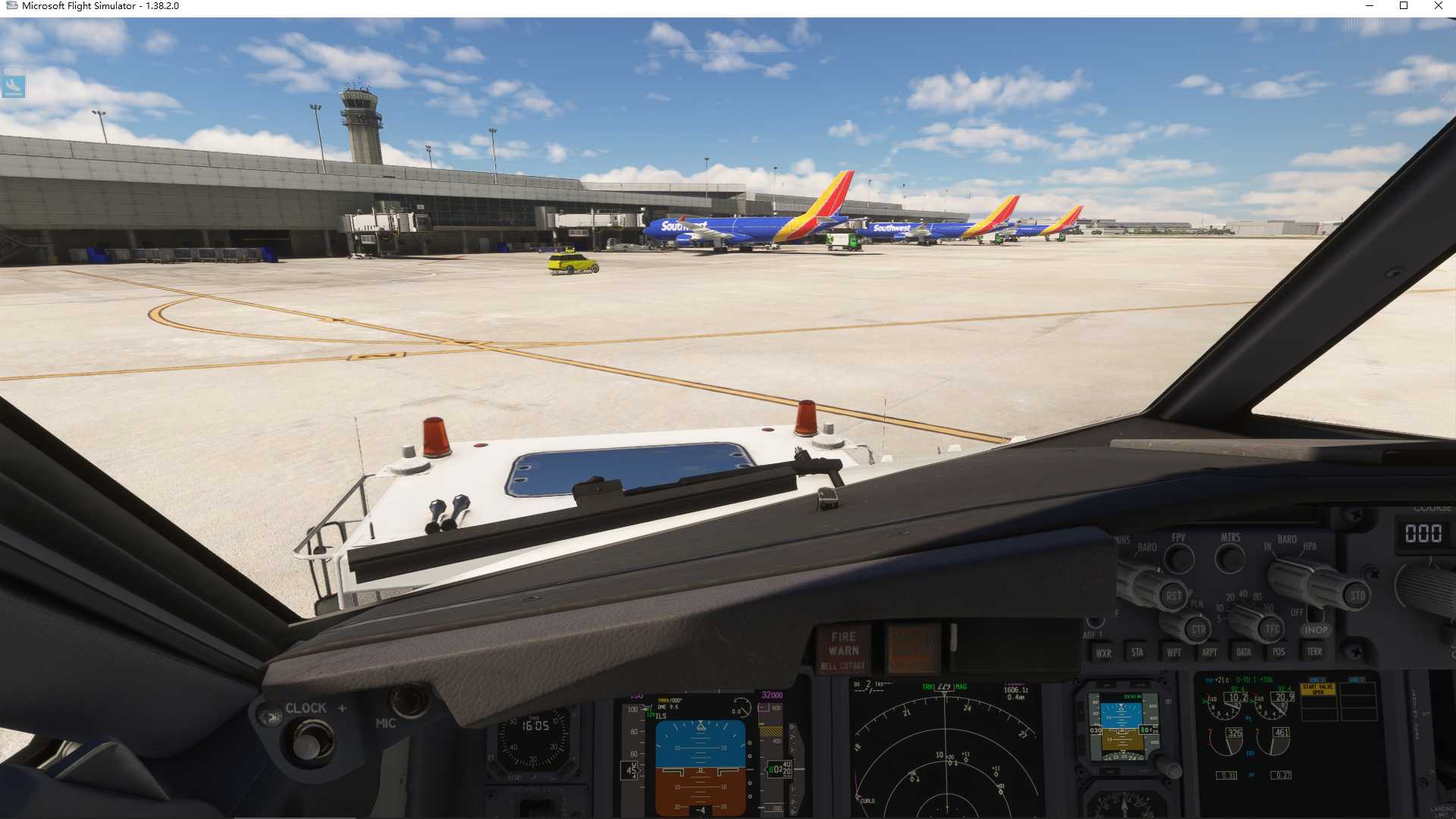Show waypoints with the WPT button
Image resolution: width=1456 pixels, height=819 pixels.
point(1175,652)
